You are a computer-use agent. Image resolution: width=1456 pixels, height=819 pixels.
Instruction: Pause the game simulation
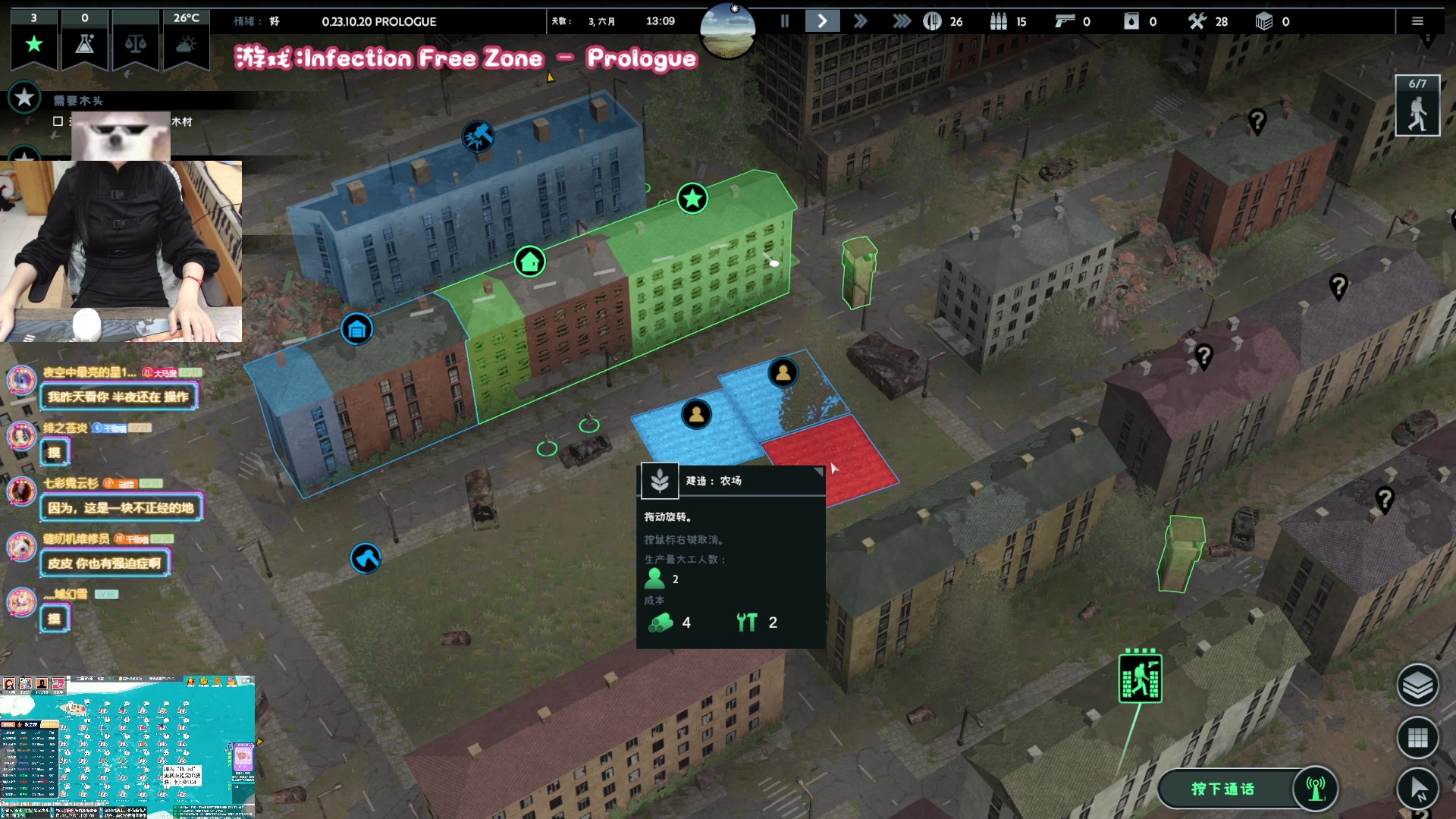click(x=785, y=21)
